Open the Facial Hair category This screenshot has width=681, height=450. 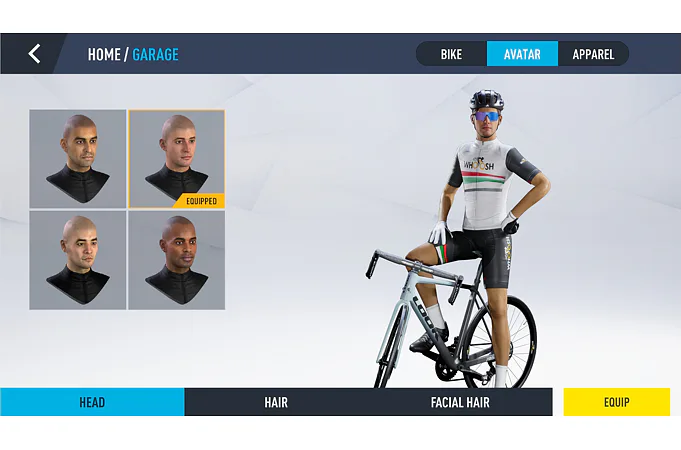(460, 402)
